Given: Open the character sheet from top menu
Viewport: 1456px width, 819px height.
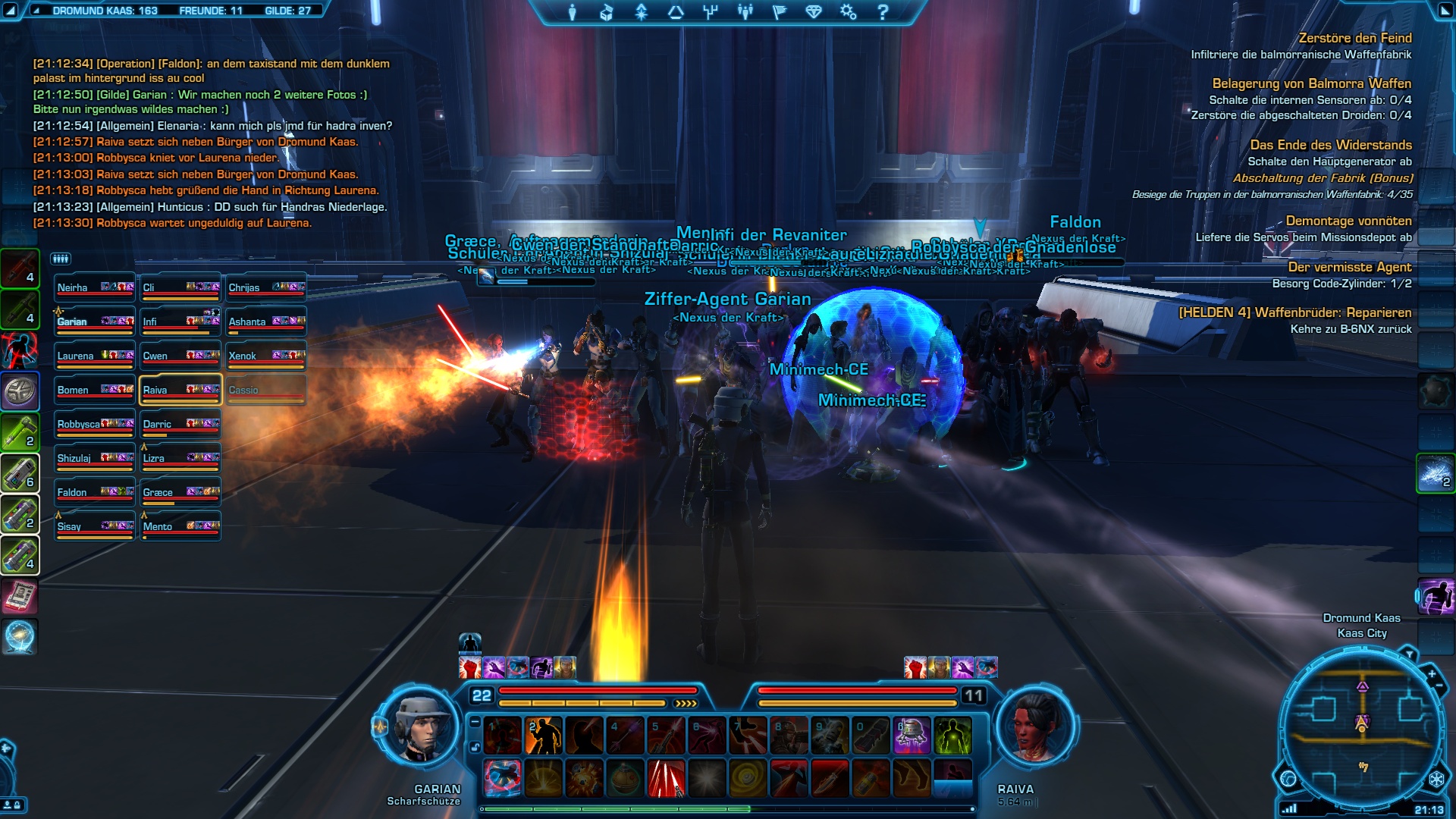Looking at the screenshot, I should (573, 12).
